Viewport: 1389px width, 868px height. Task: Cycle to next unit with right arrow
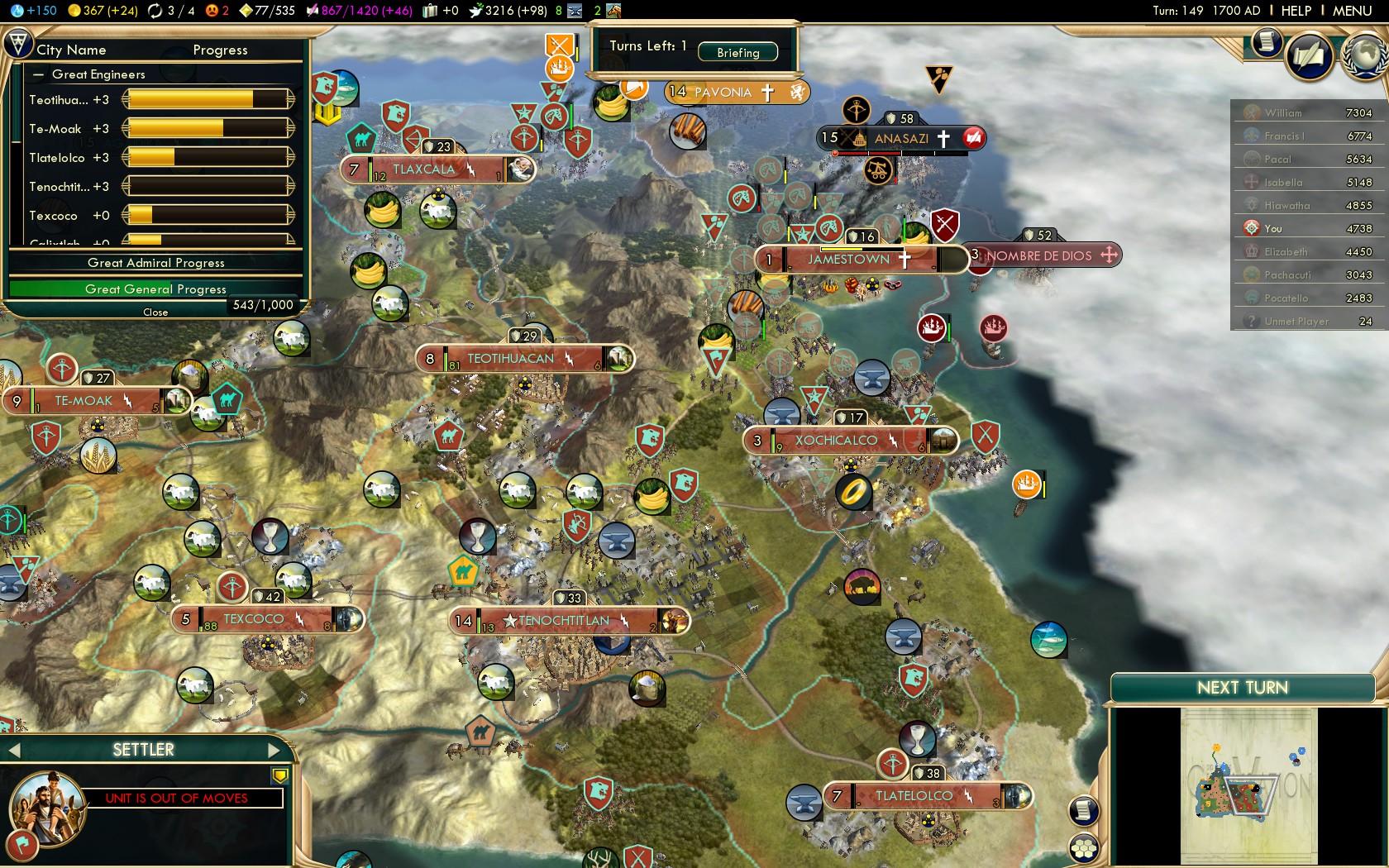[274, 751]
